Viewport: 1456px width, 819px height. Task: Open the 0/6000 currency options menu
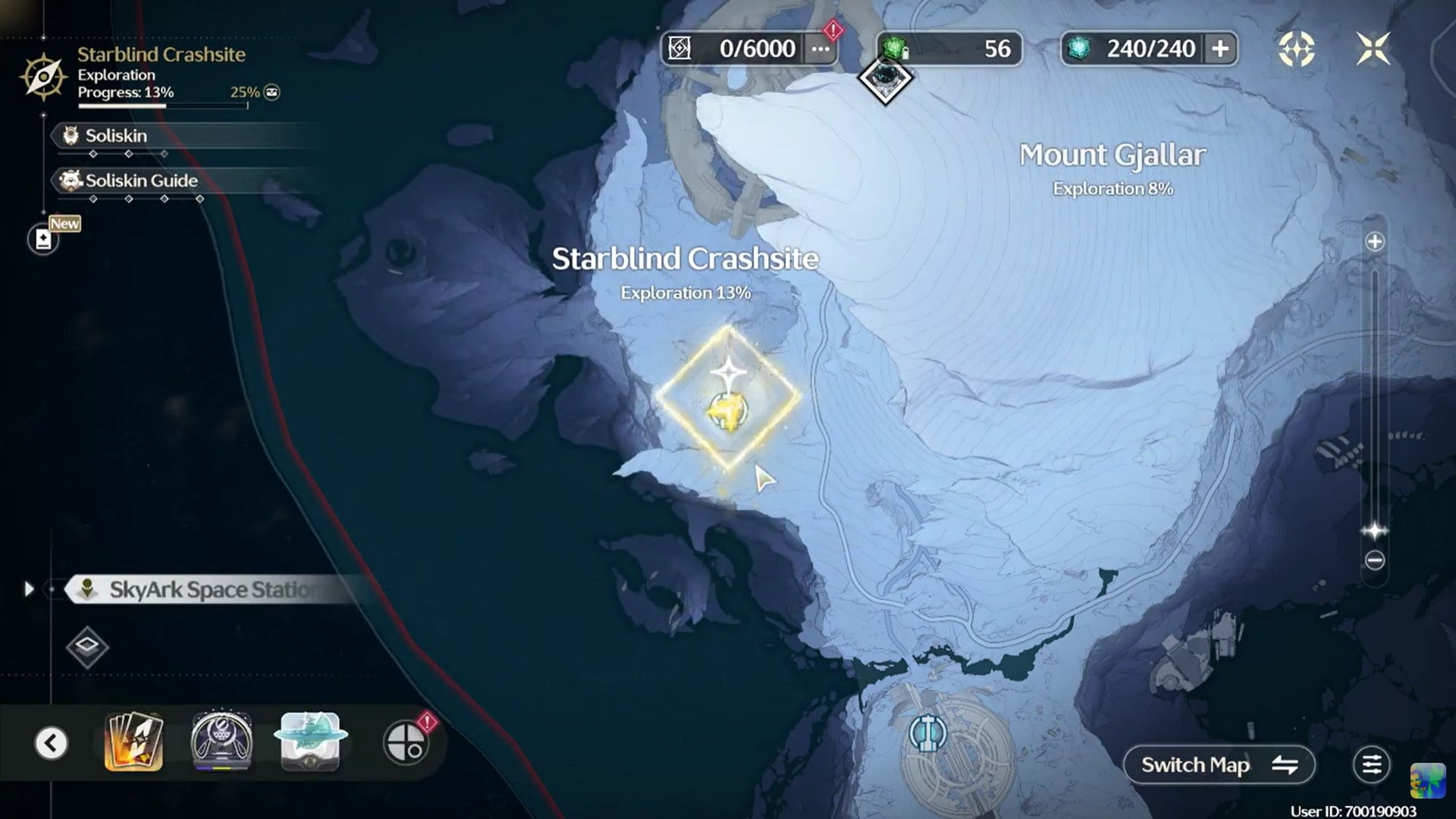(821, 49)
